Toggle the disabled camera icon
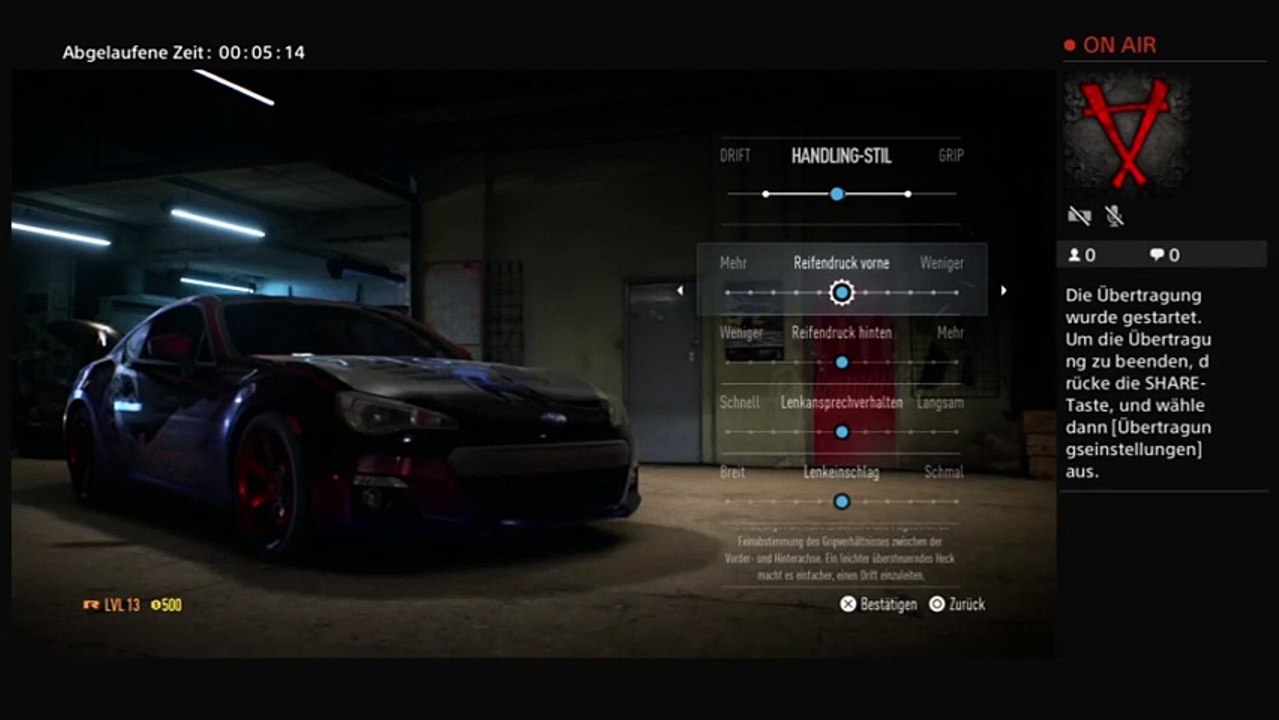The image size is (1279, 720). pos(1078,215)
